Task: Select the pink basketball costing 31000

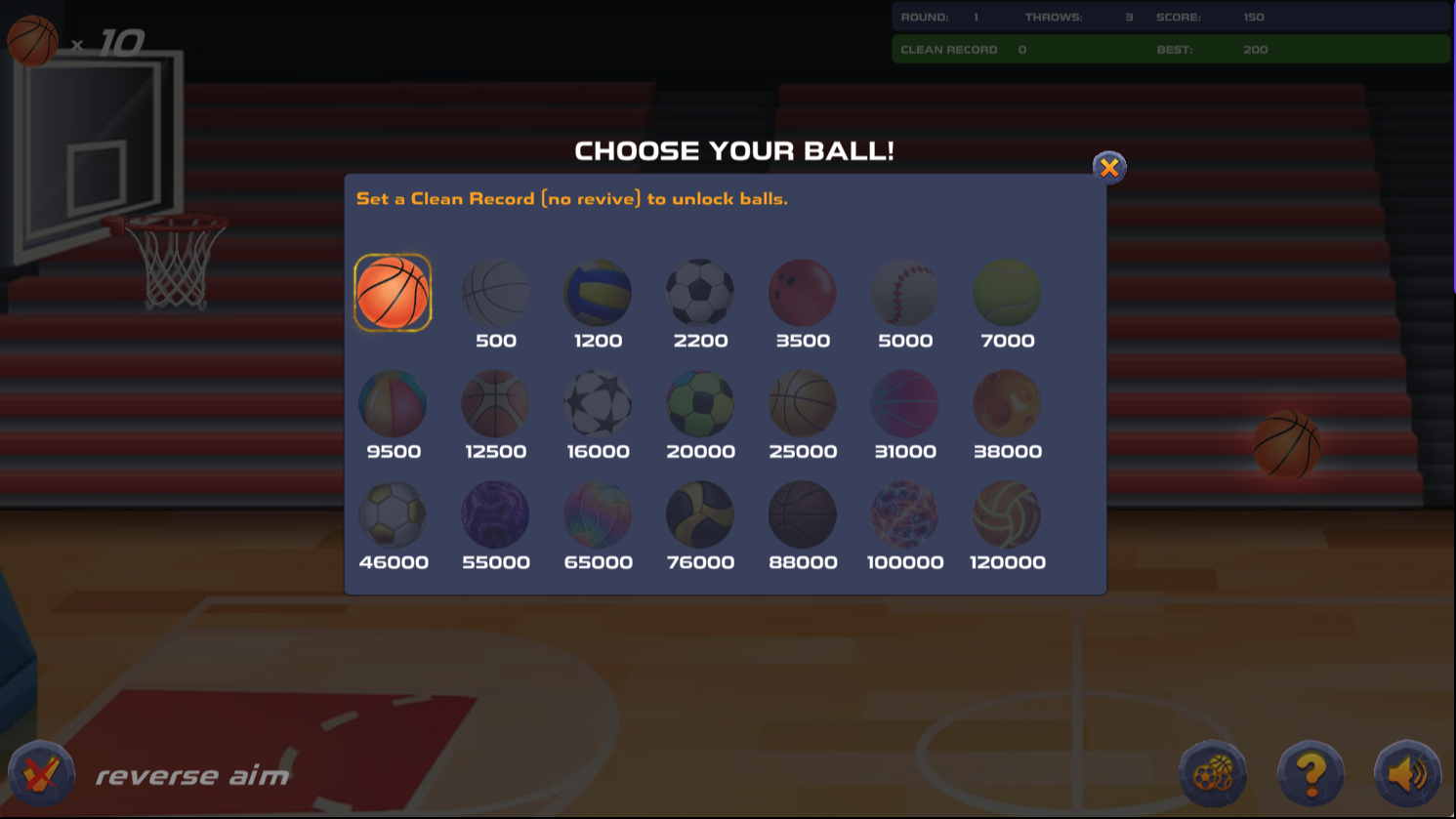Action: point(905,402)
